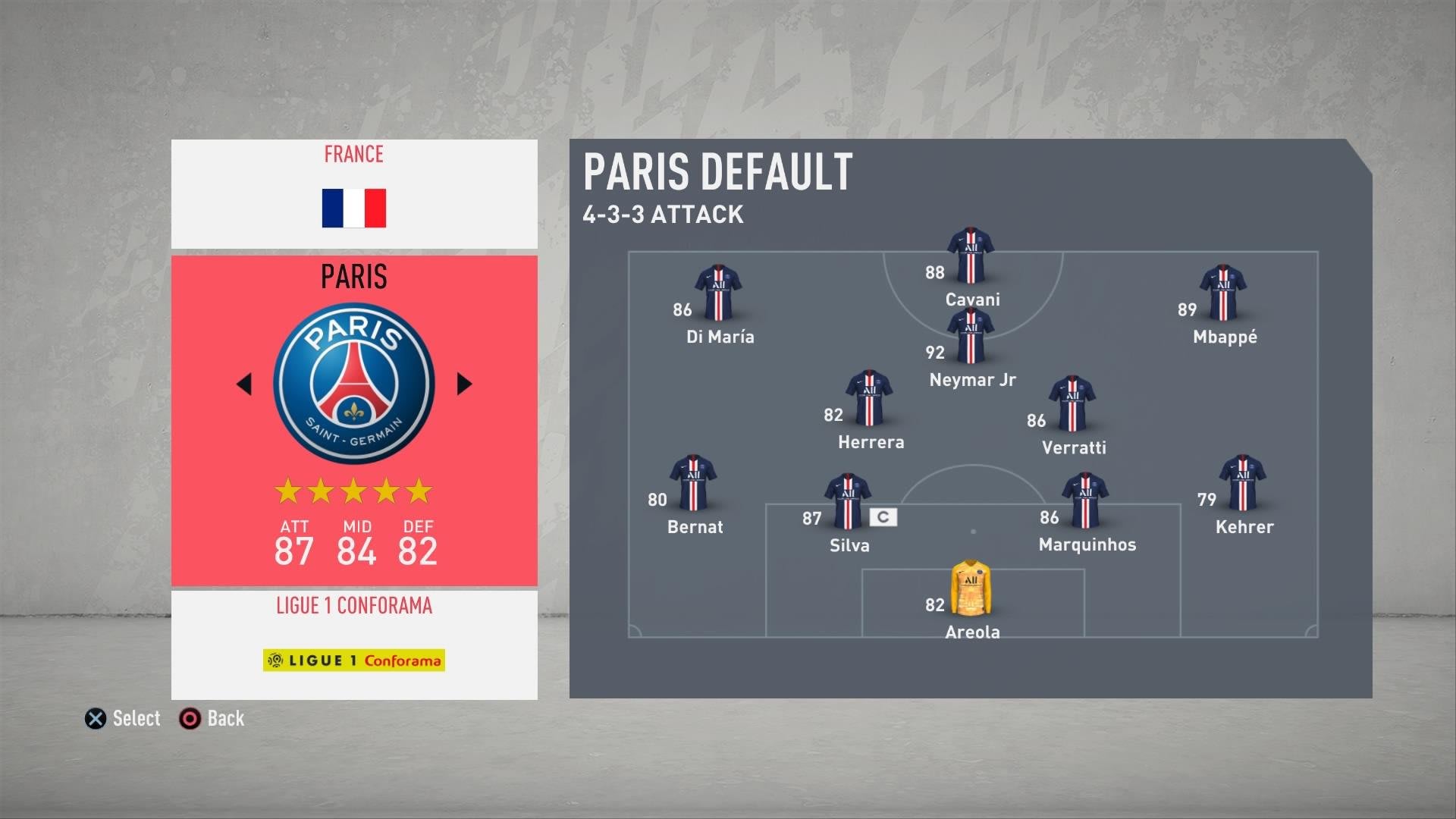Select Verratti's shirt in midfield
The width and height of the screenshot is (1456, 819).
point(1072,403)
